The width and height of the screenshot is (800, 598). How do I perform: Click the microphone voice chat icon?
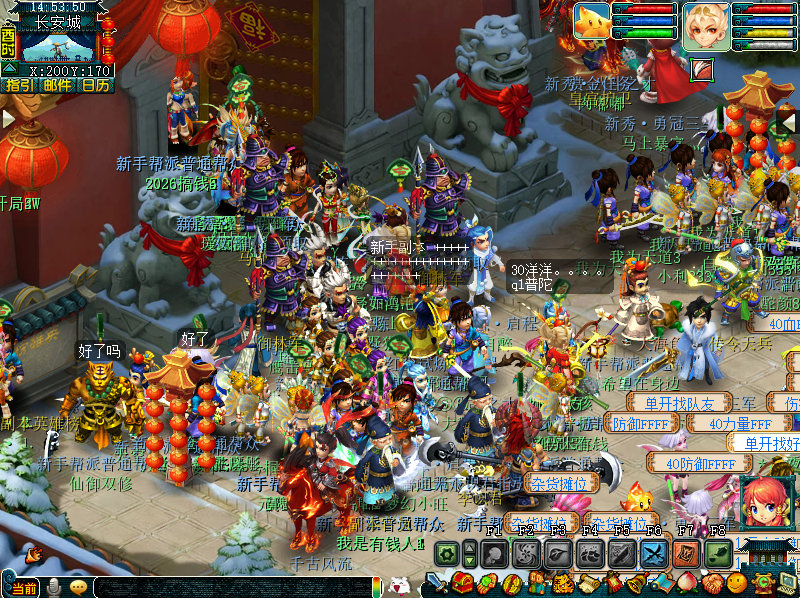pos(53,588)
